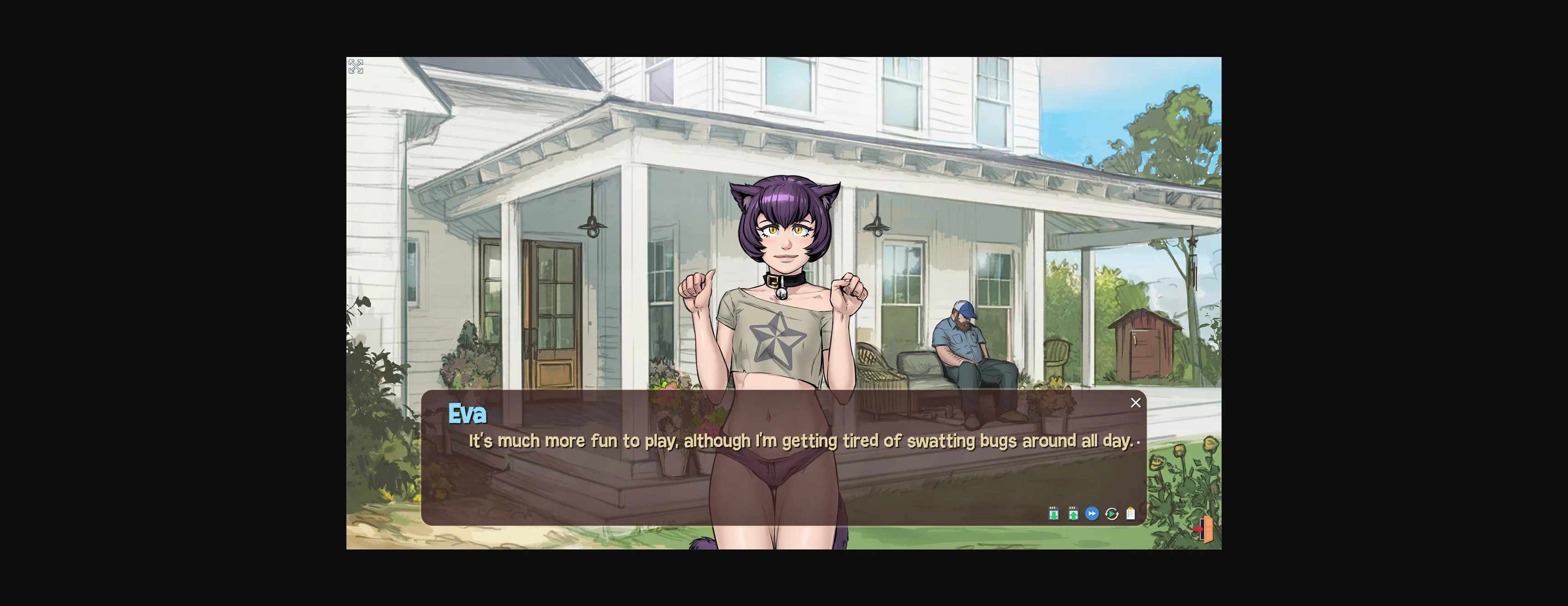
Task: Activate the blue fast-forward skip button
Action: (x=1092, y=514)
